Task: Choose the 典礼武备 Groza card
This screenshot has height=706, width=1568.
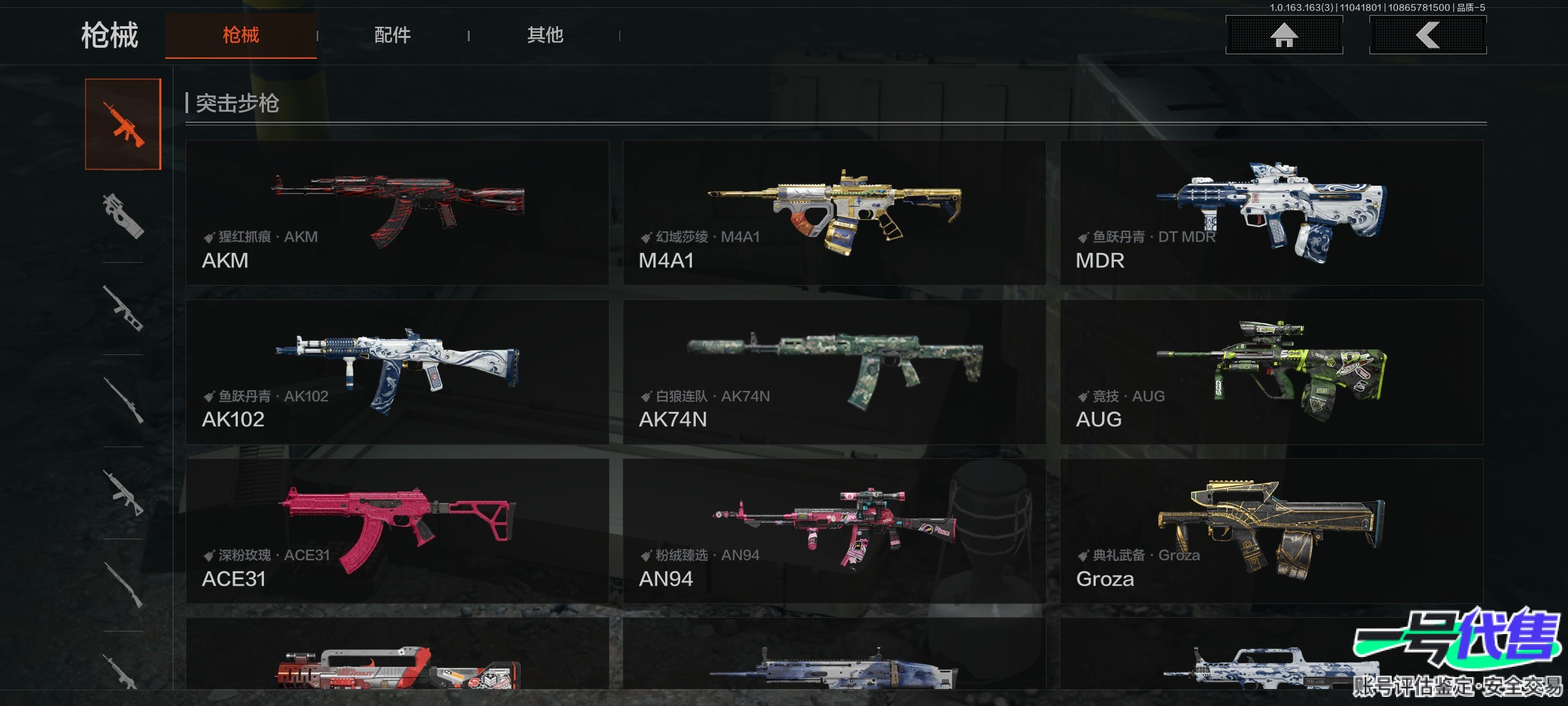Action: pyautogui.click(x=1271, y=531)
